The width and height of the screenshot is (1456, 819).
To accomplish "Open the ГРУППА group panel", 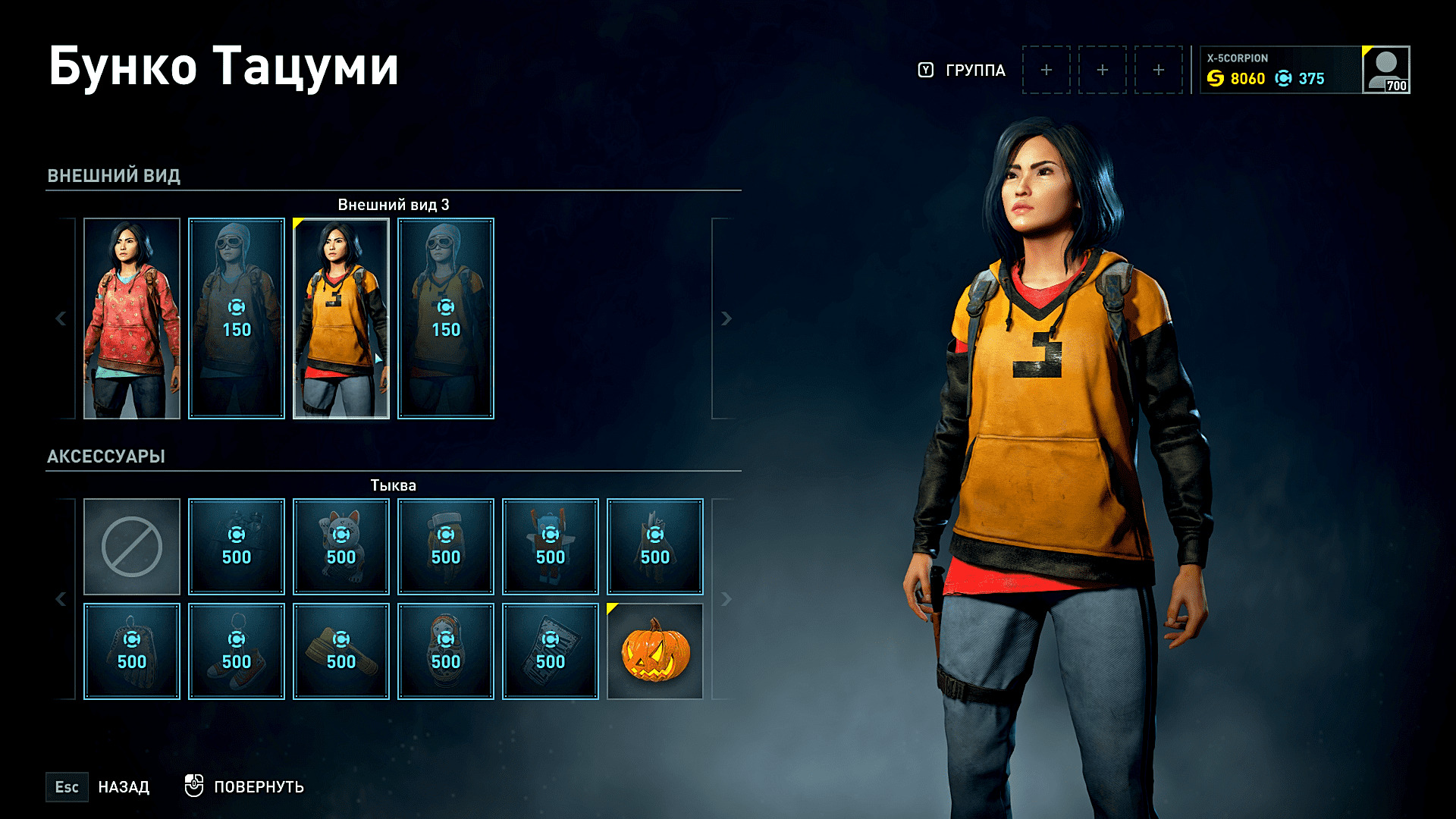I will point(963,71).
